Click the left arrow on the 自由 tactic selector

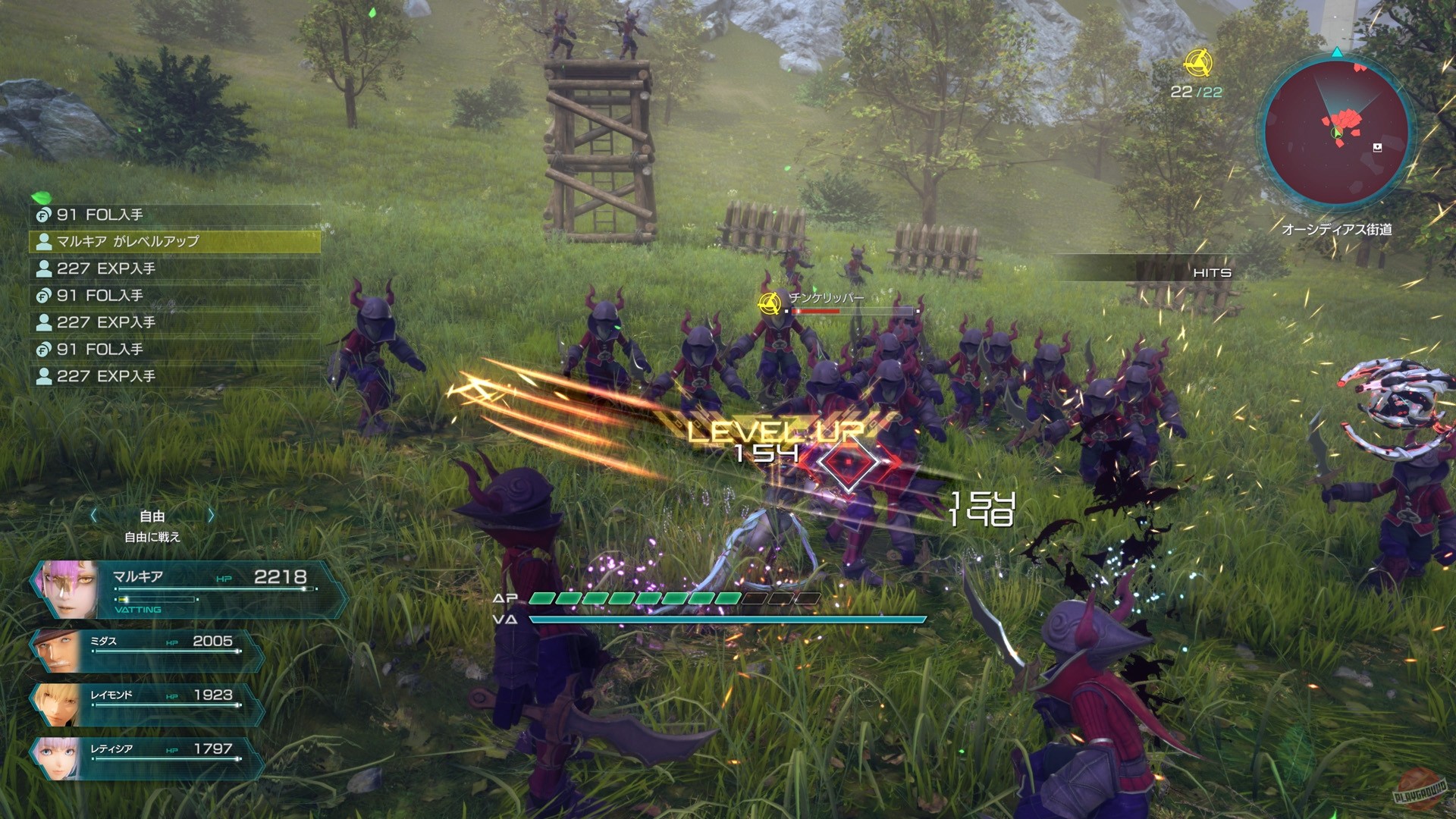94,516
